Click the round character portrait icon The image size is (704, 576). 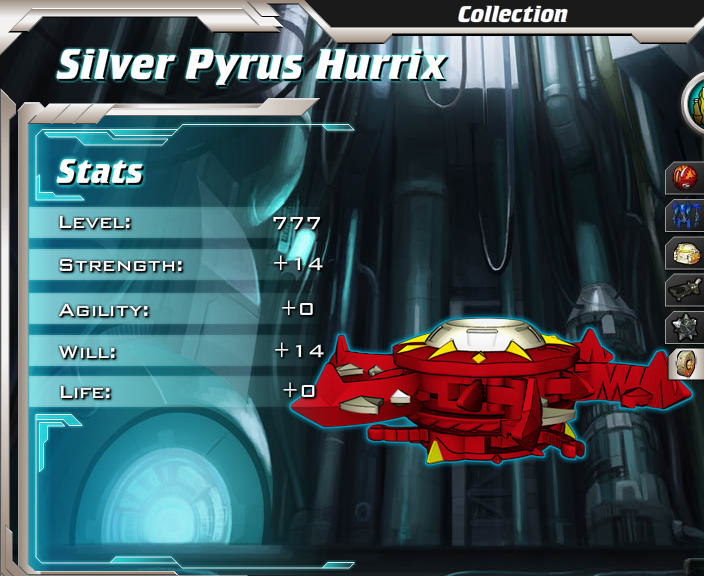pyautogui.click(x=694, y=103)
